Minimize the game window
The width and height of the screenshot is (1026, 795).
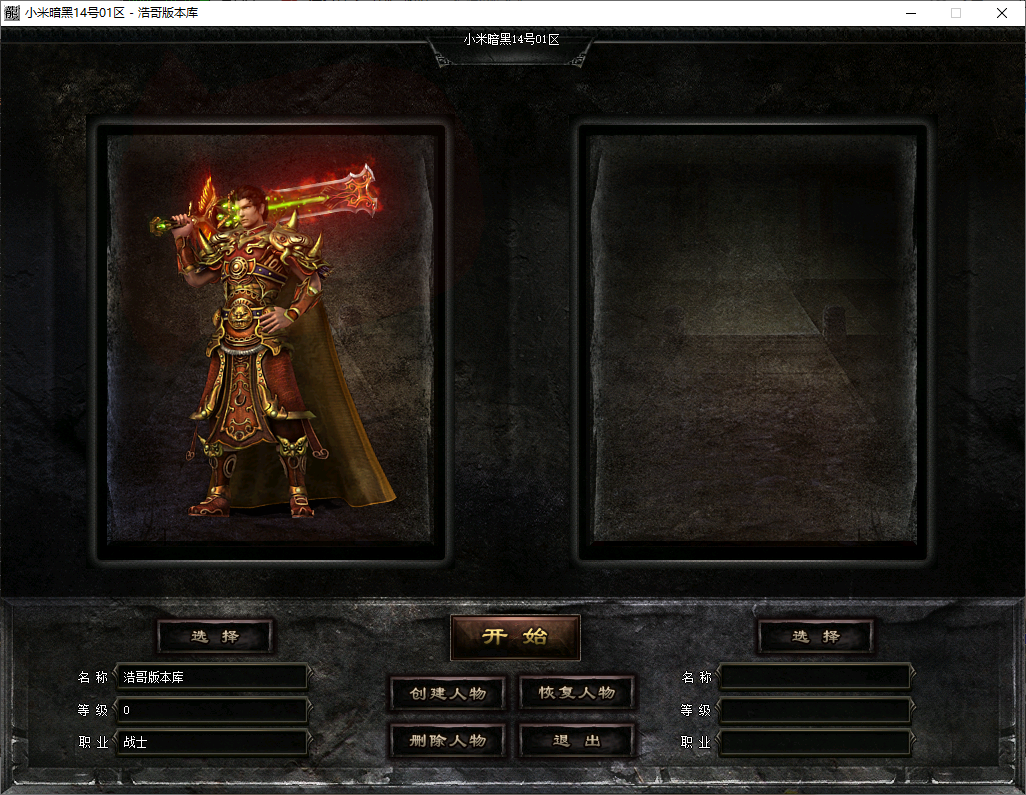pyautogui.click(x=910, y=13)
